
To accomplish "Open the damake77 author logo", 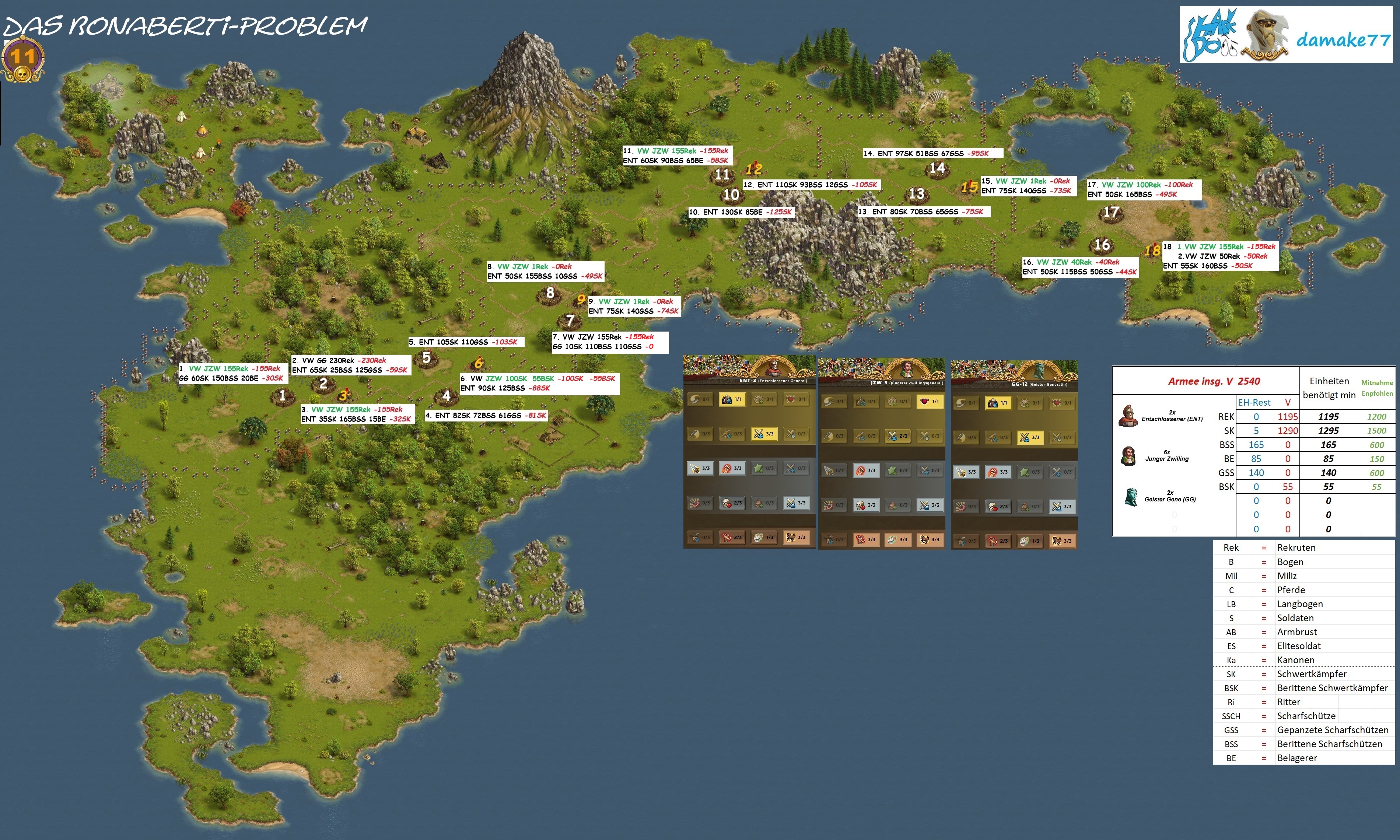I will (x=1286, y=35).
